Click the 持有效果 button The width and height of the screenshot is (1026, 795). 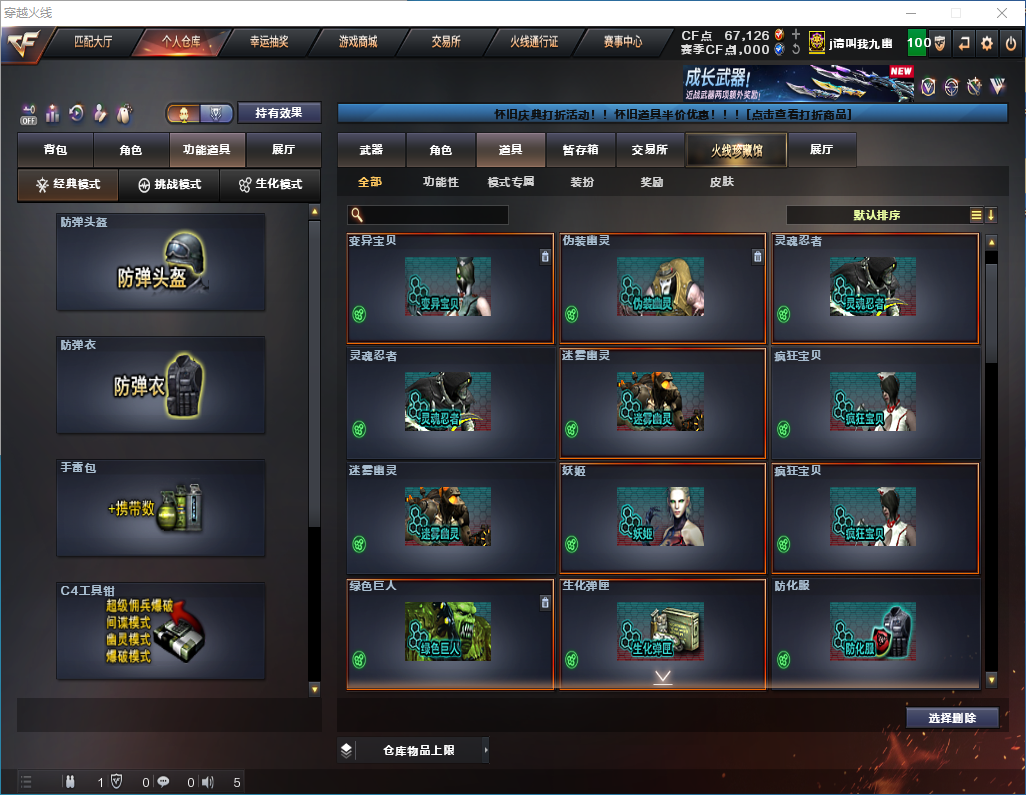[x=279, y=113]
